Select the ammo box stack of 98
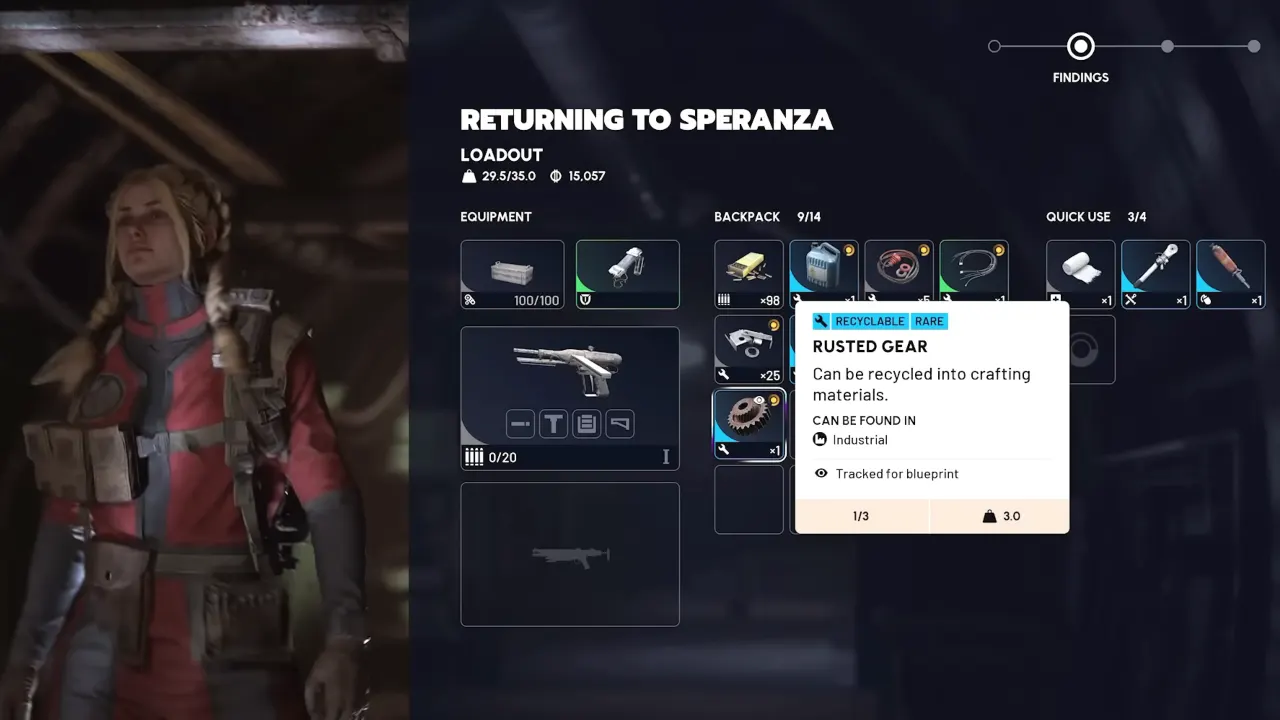 tap(748, 273)
